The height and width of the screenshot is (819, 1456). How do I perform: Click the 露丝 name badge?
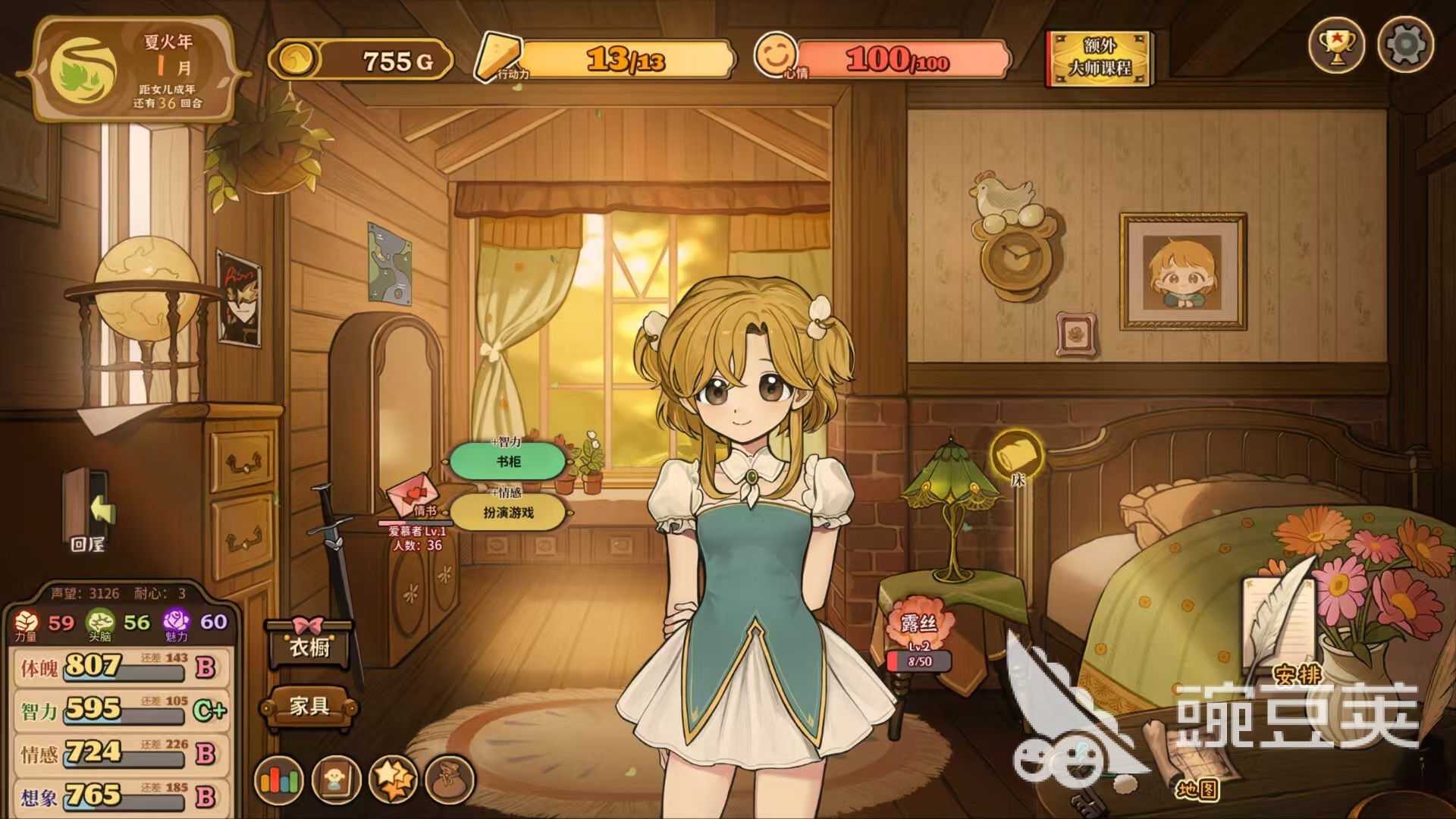click(919, 624)
